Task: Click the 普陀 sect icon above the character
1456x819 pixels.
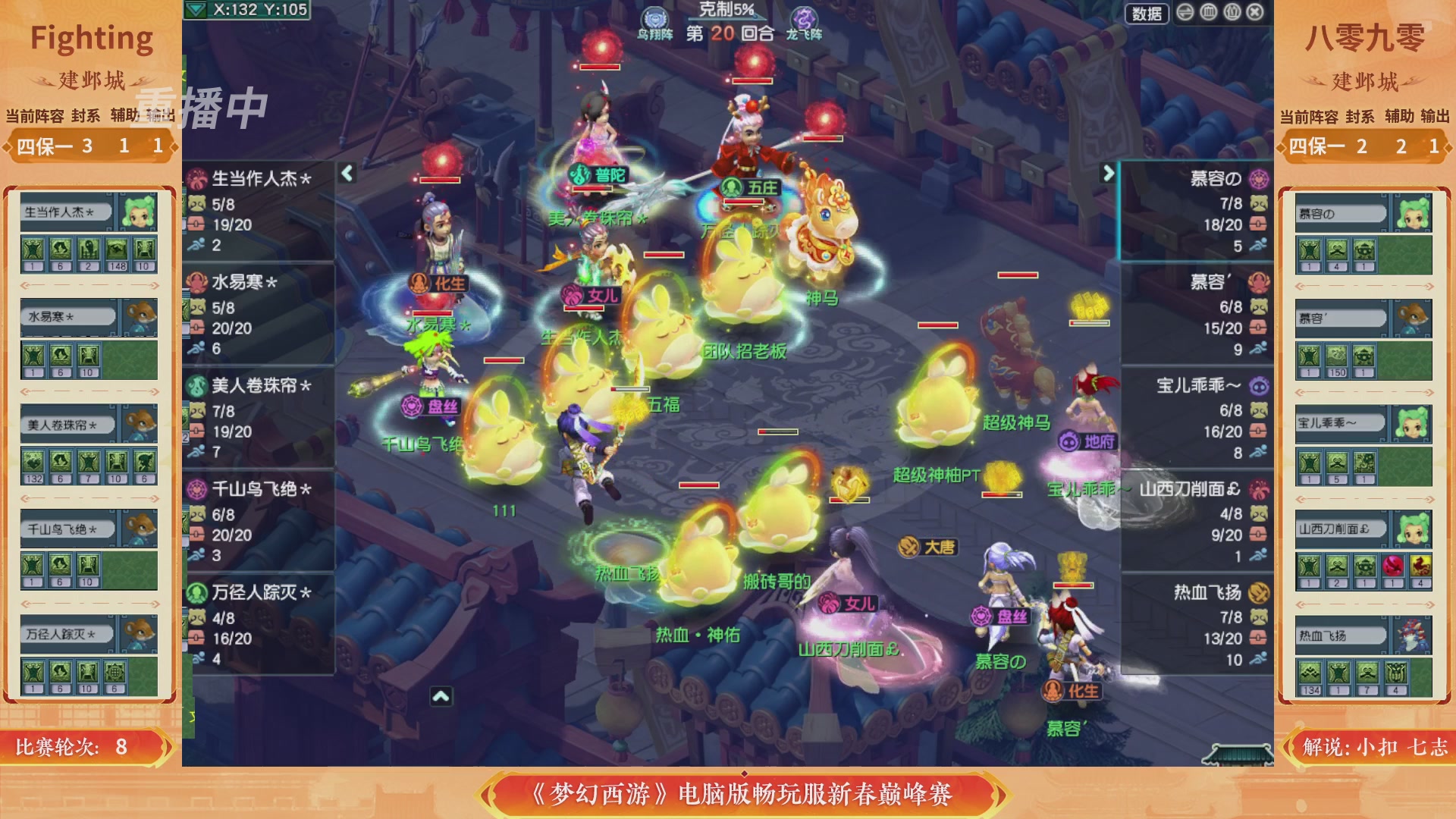Action: tap(579, 173)
